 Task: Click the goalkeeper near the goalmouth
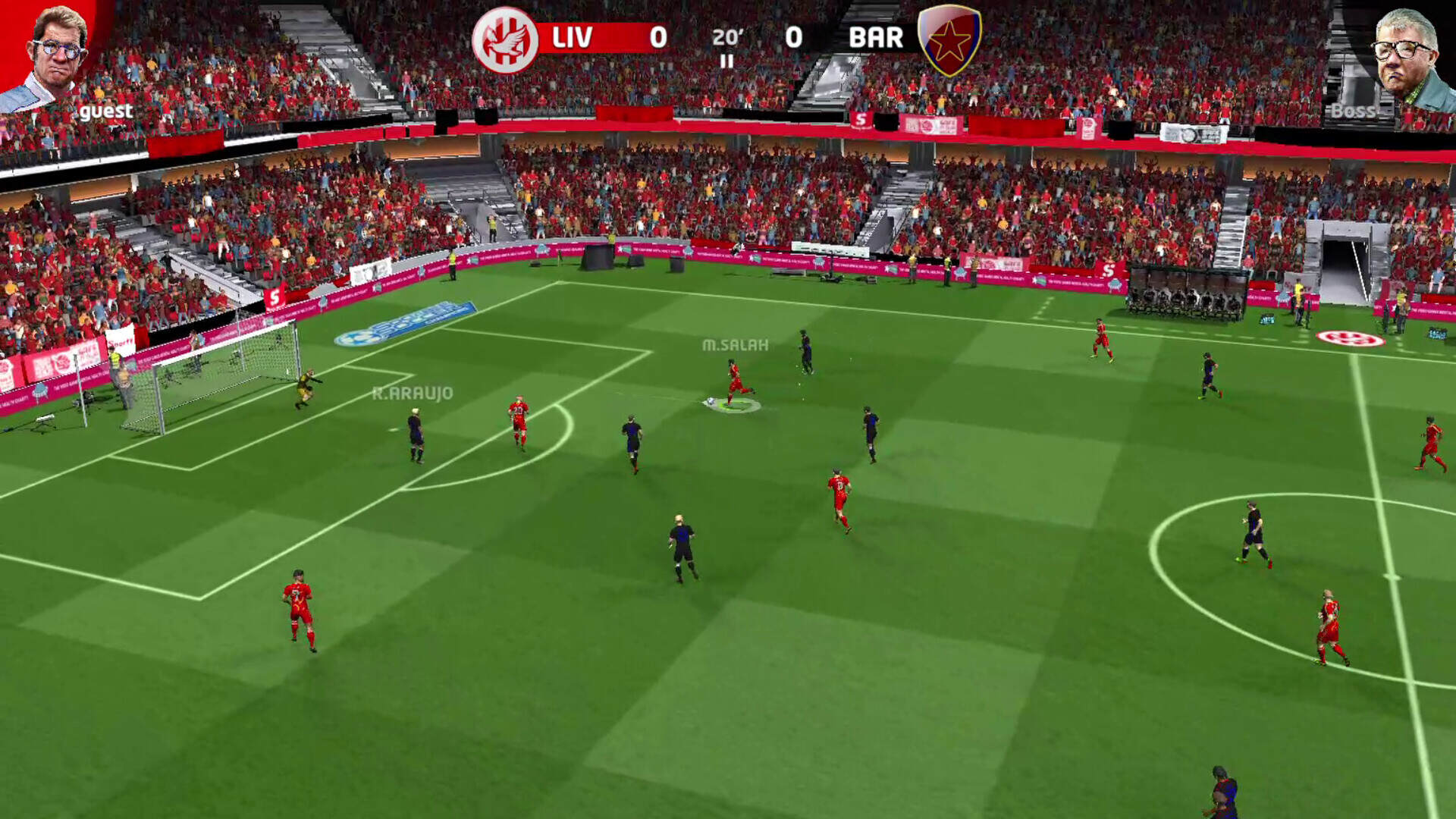coord(306,383)
